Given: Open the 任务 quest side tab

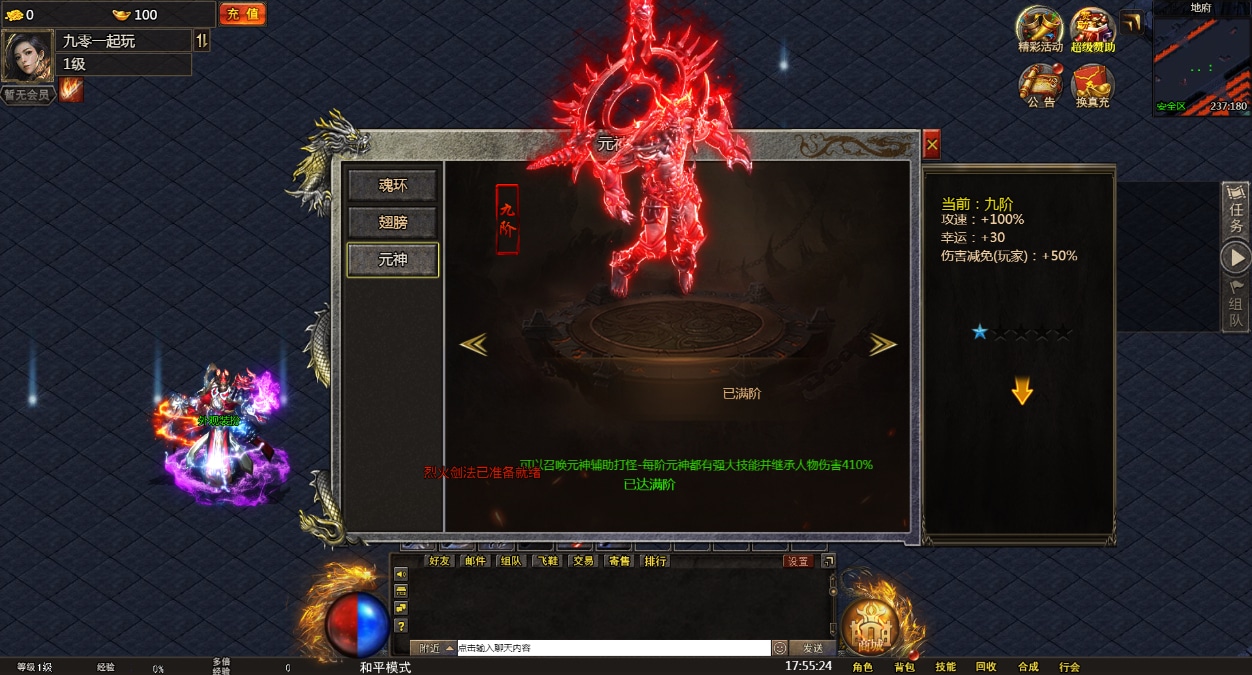Looking at the screenshot, I should click(1236, 210).
